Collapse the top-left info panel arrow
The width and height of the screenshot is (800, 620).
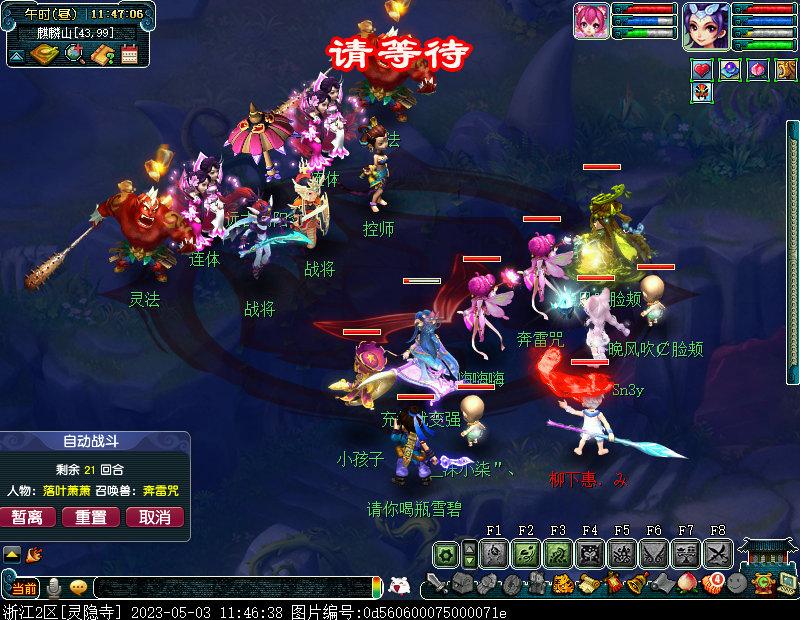click(x=16, y=56)
